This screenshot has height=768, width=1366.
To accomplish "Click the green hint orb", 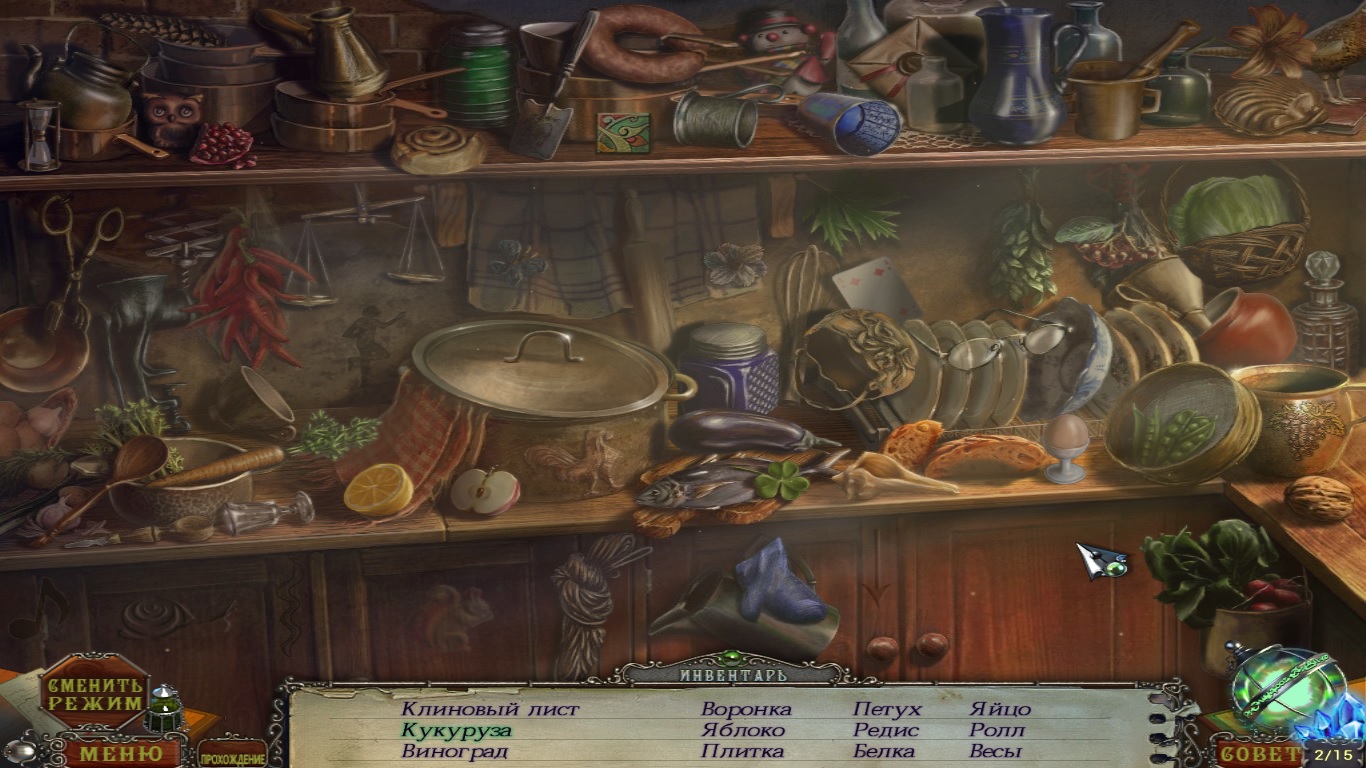I will [1276, 689].
